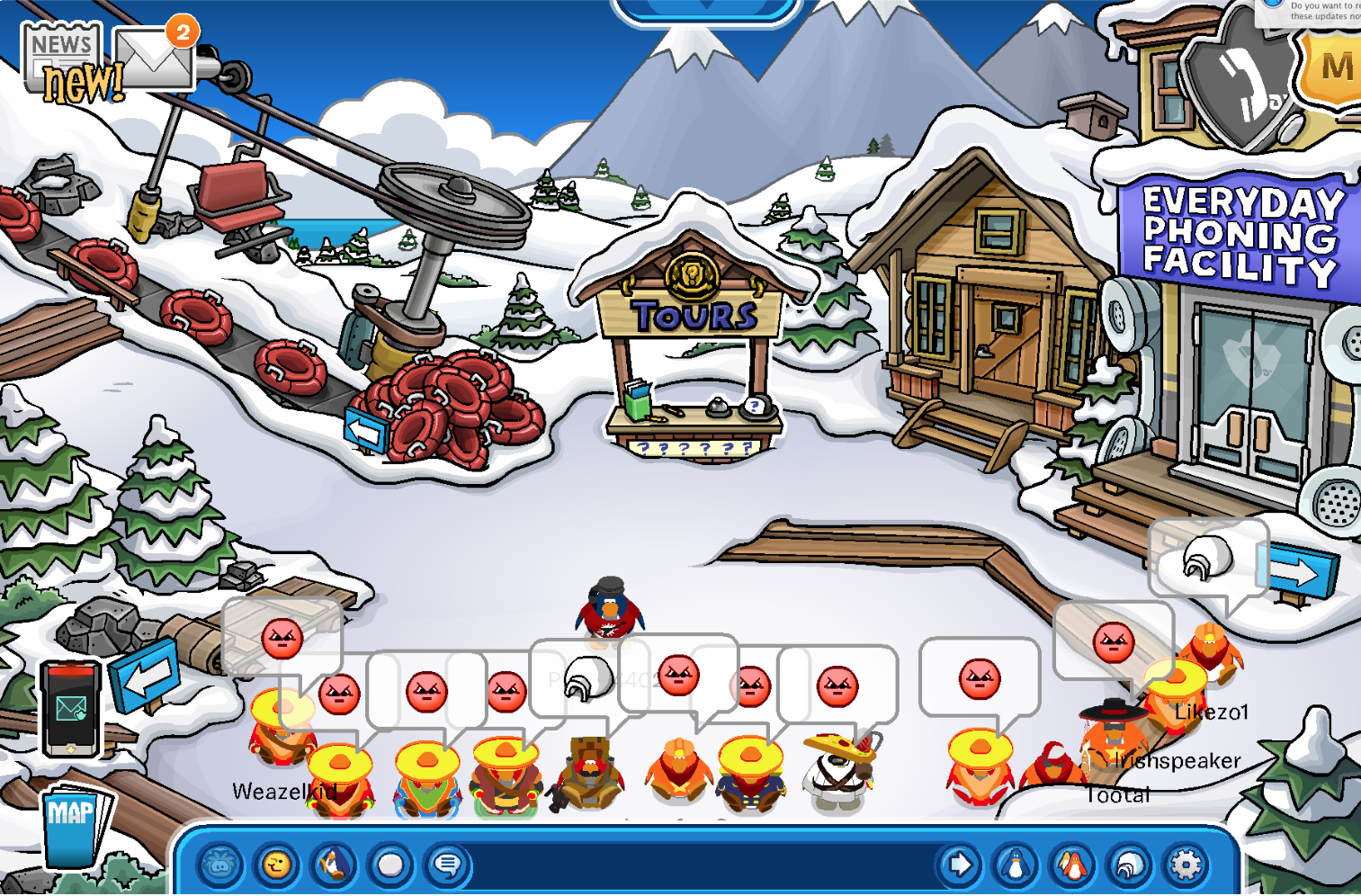Go to your igloo using toolbar icon
Viewport: 1361px width, 896px height.
point(1129,865)
